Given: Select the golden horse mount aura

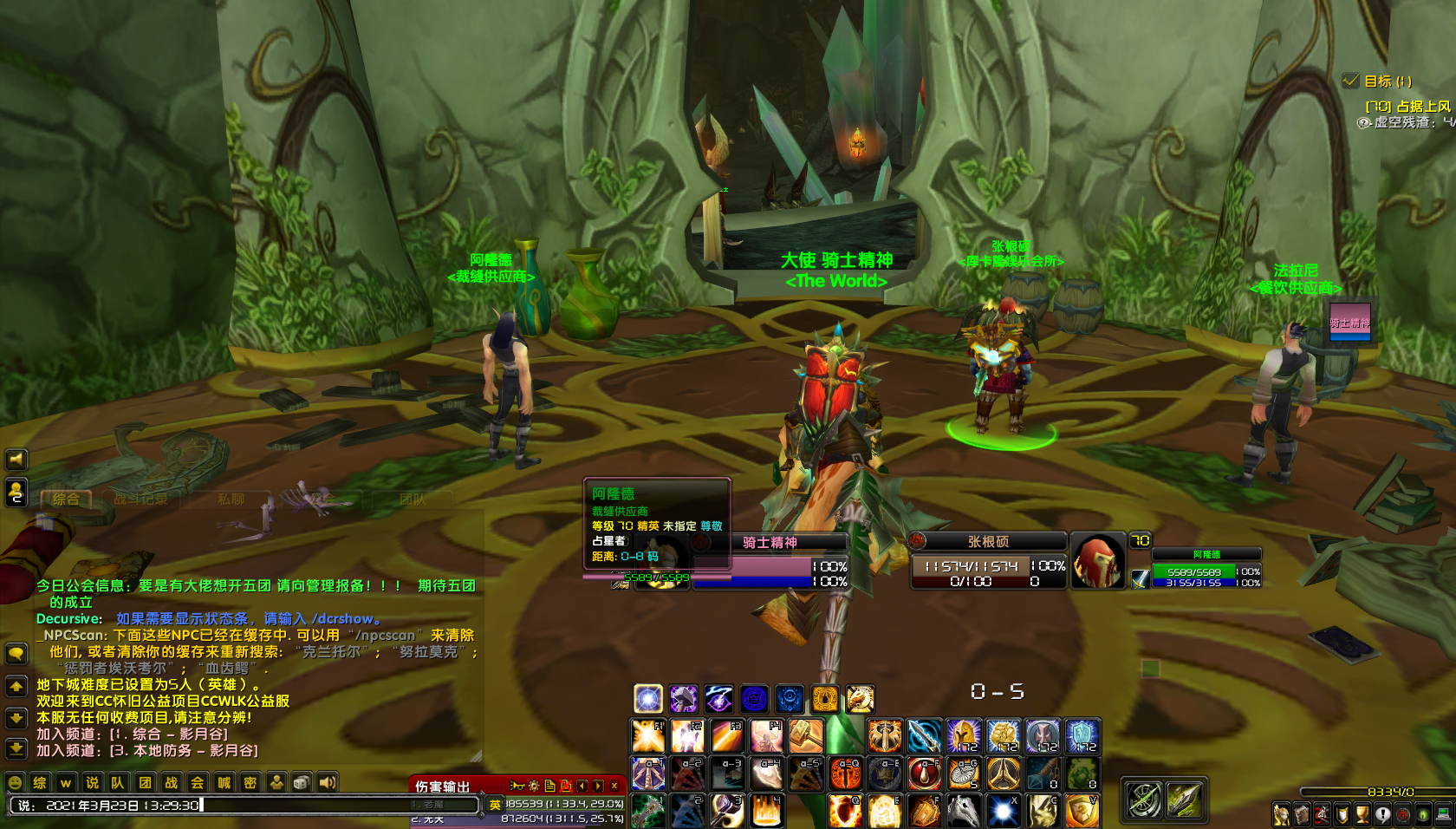Looking at the screenshot, I should click(860, 698).
